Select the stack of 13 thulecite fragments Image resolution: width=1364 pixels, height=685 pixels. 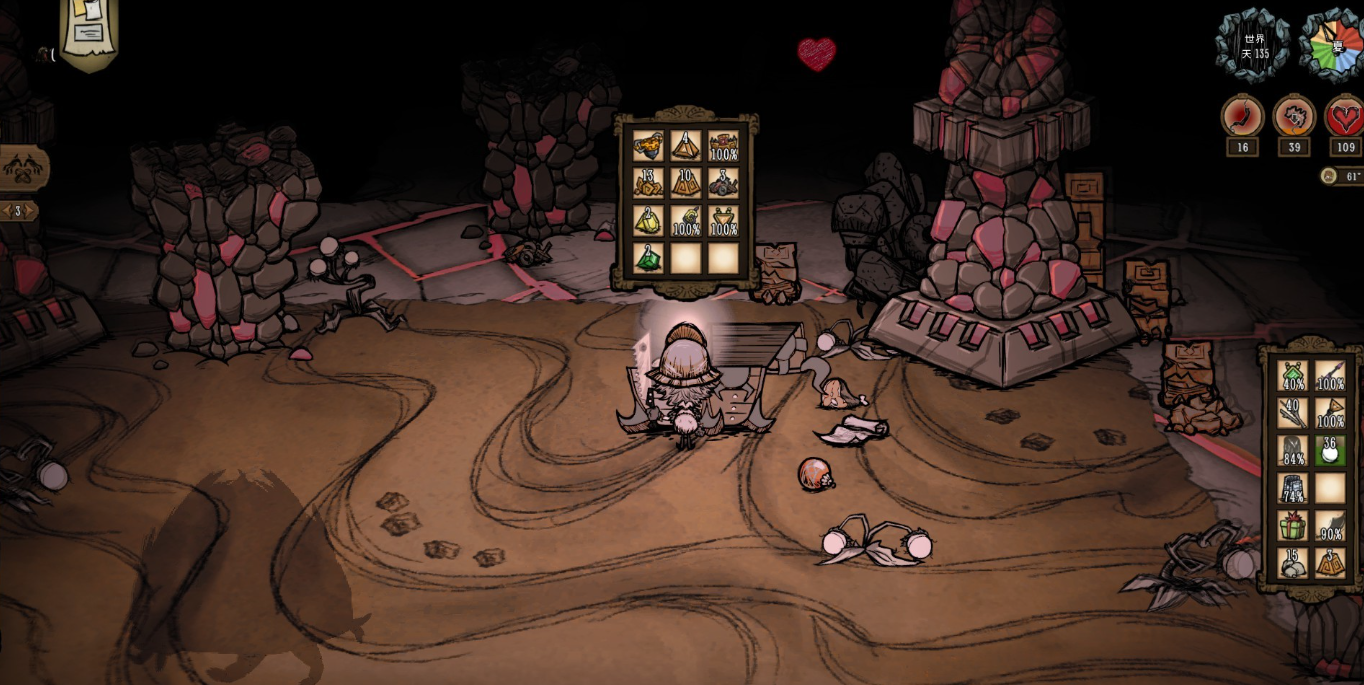click(x=648, y=183)
